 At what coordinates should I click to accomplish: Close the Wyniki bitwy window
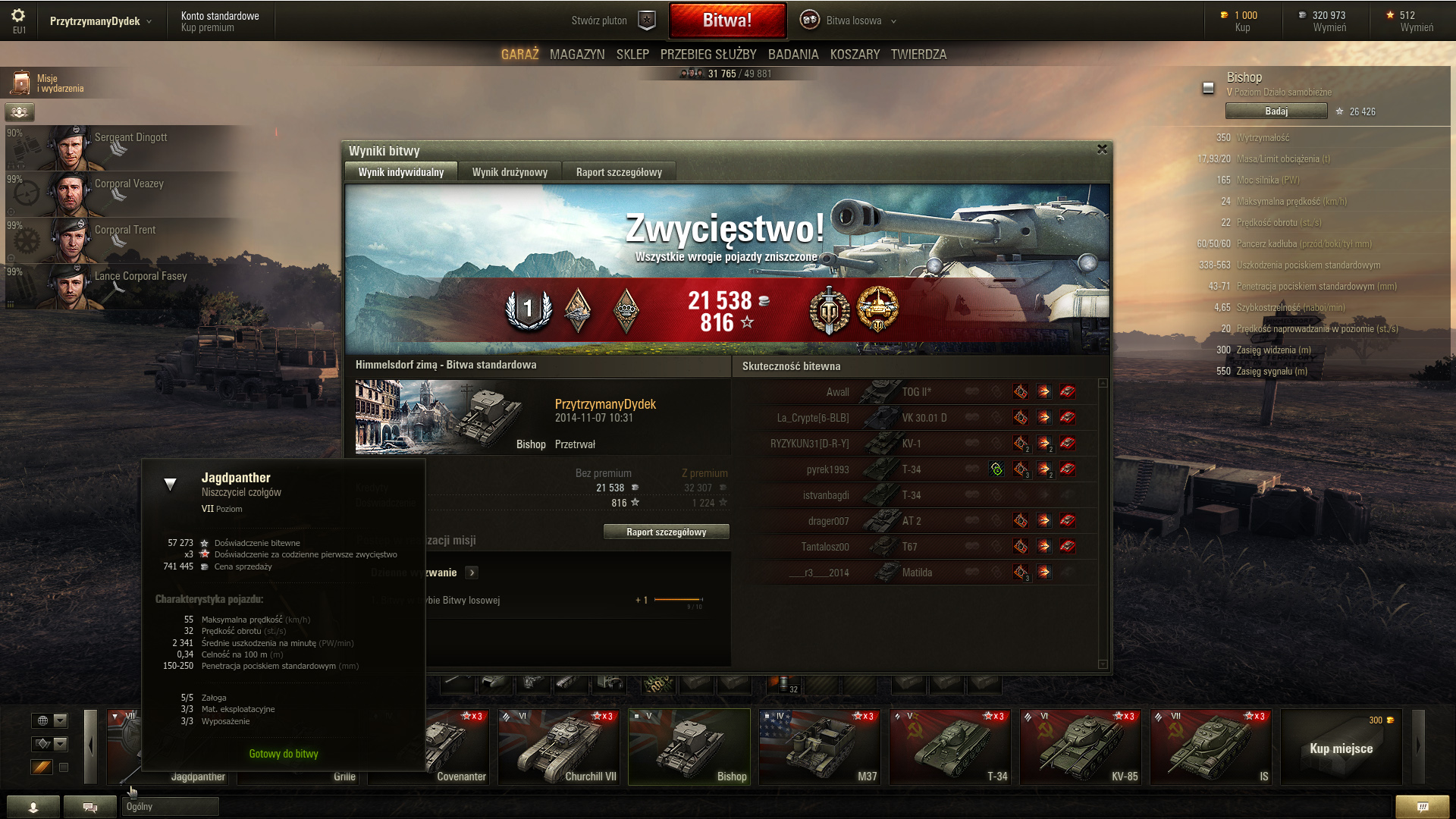coord(1102,149)
